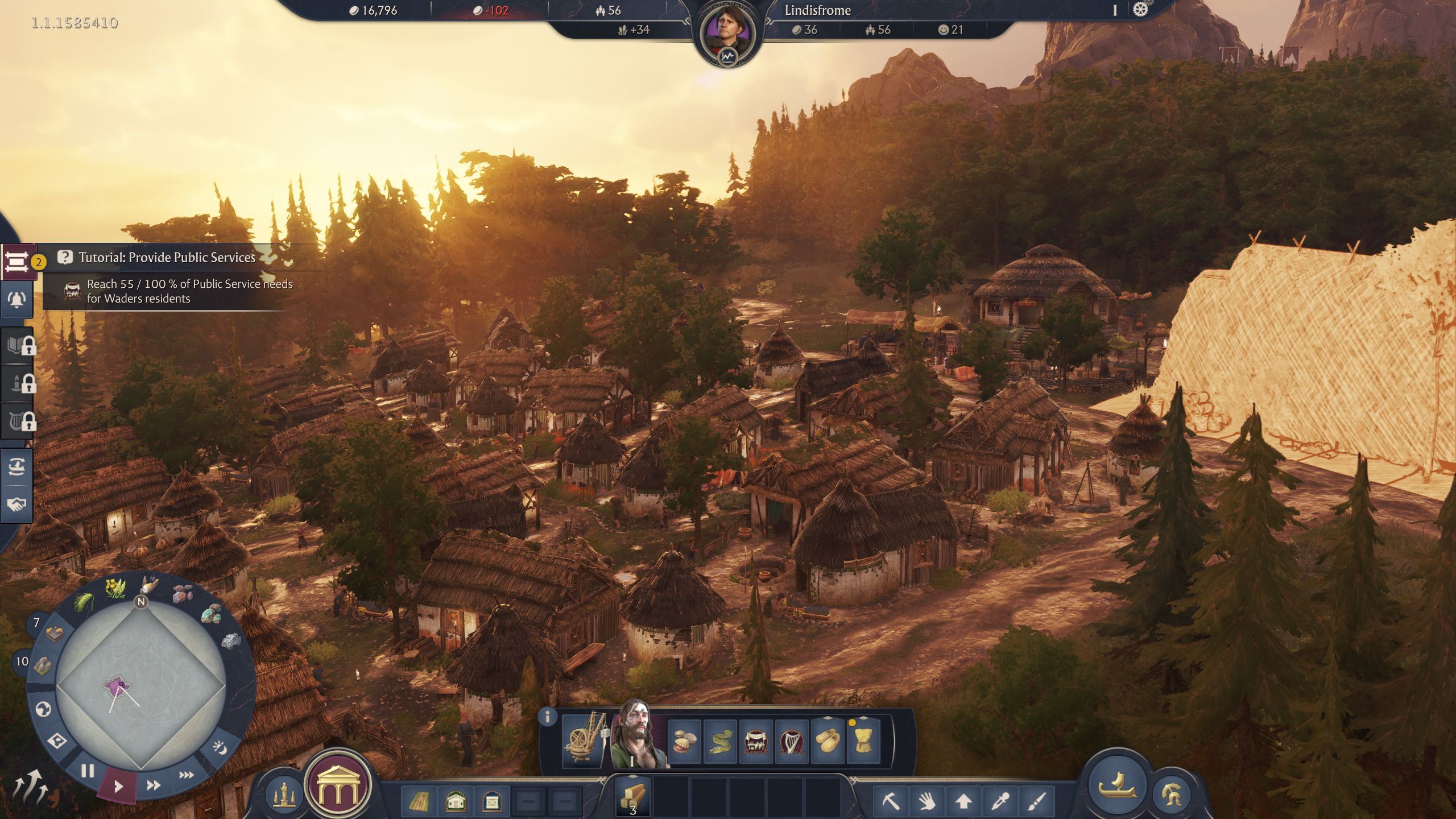Select the upgrade arrow tool
Viewport: 1456px width, 819px height.
point(963,801)
